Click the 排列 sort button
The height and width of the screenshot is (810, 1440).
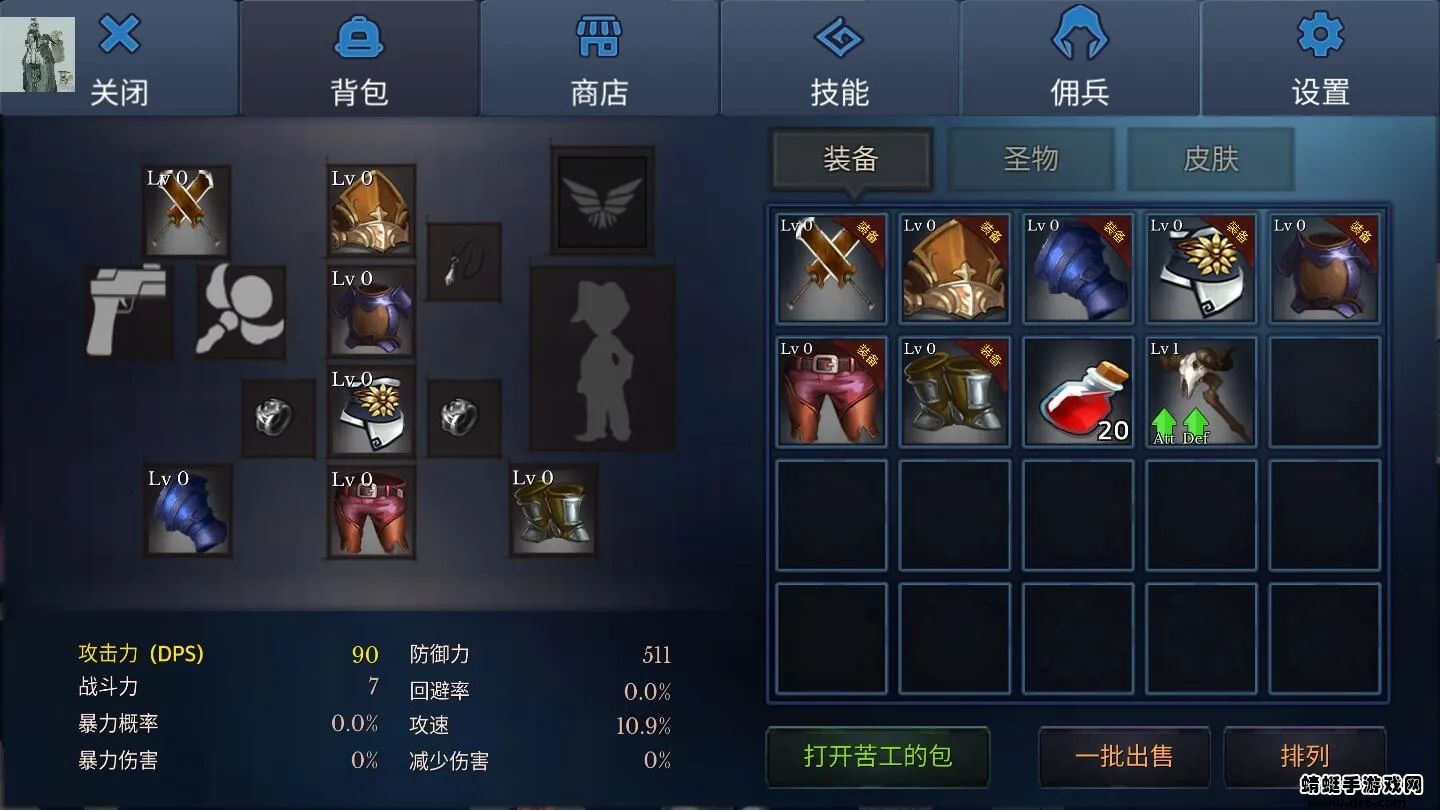coord(1305,757)
